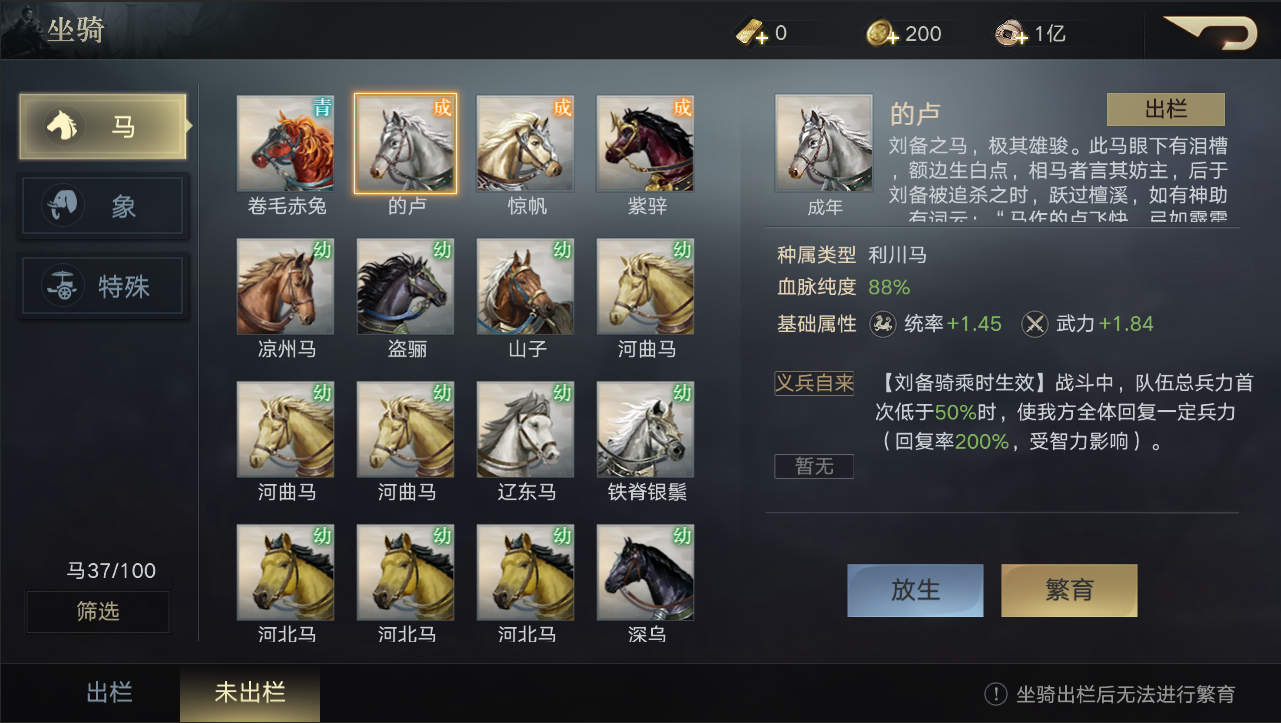Switch to the 马 (horse) category
This screenshot has width=1281, height=723.
click(103, 127)
